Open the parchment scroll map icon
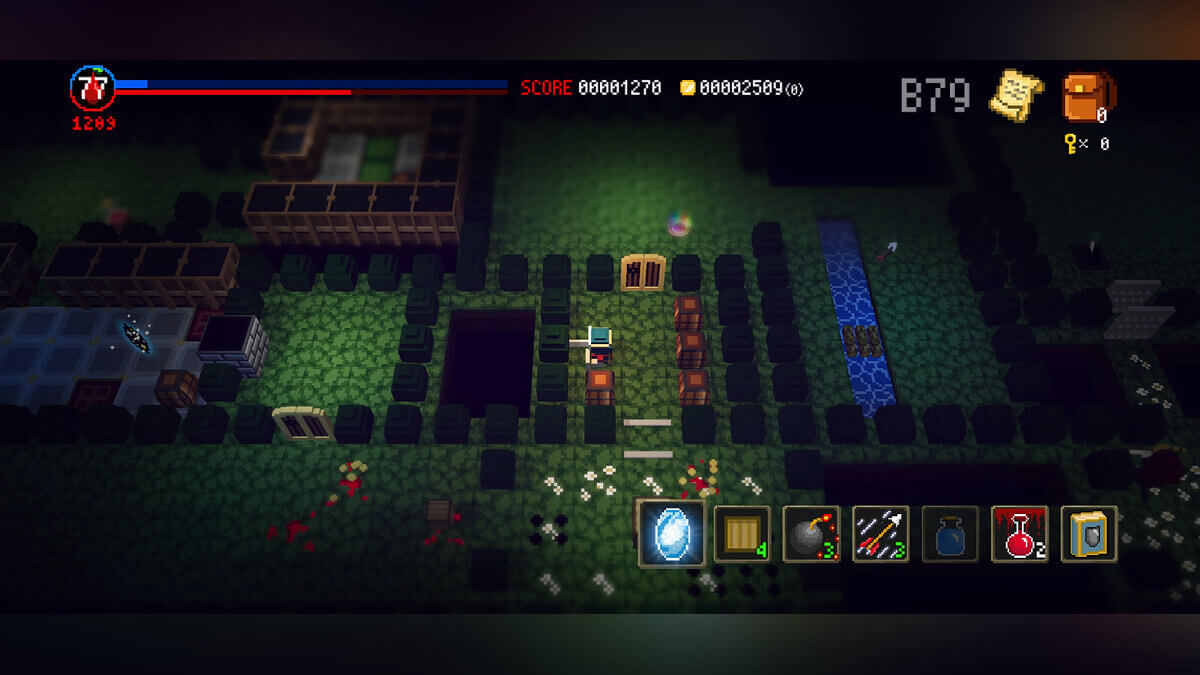Image resolution: width=1200 pixels, height=675 pixels. pos(1016,96)
